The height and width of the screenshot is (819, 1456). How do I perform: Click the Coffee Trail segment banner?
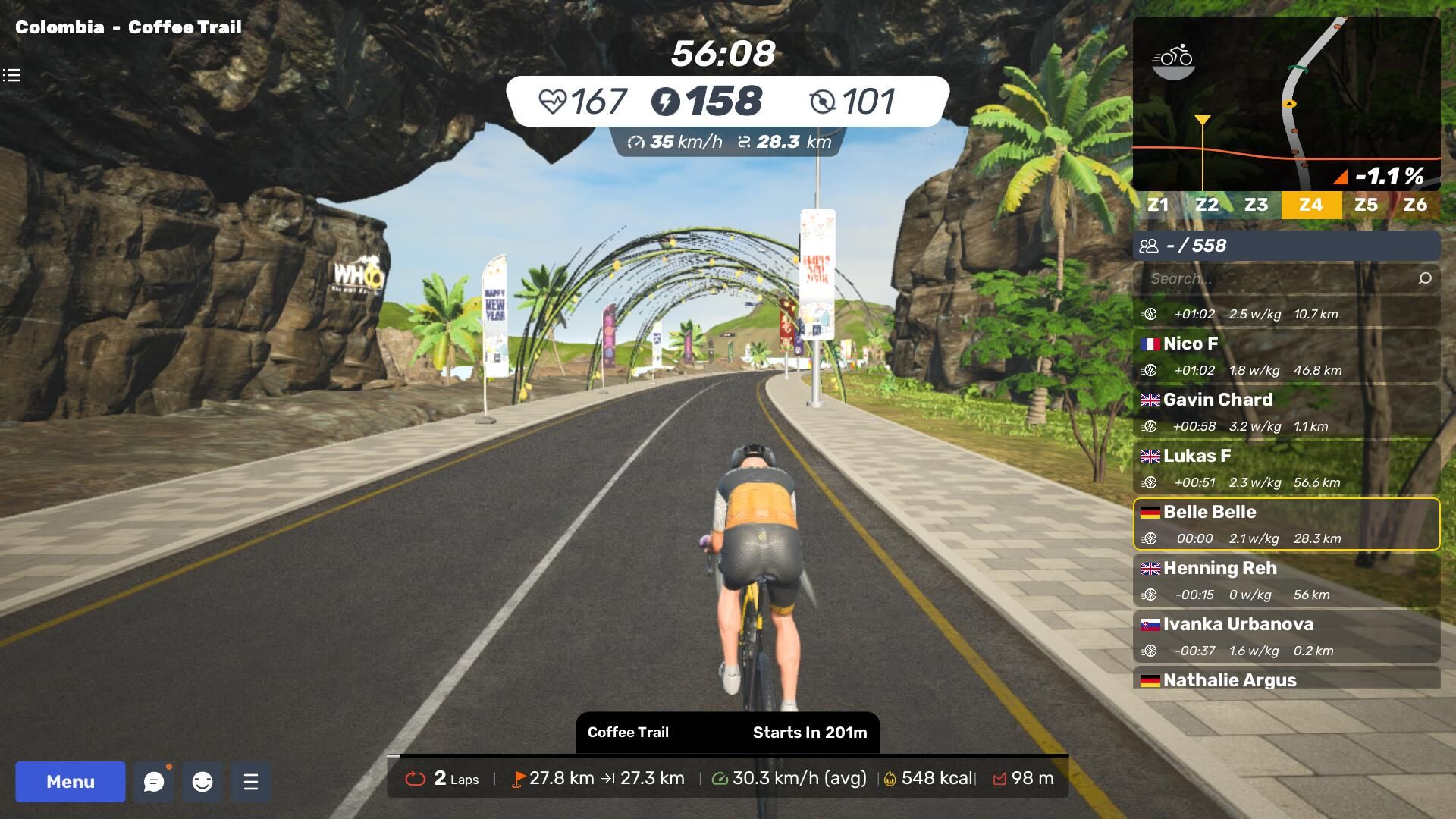(x=727, y=732)
